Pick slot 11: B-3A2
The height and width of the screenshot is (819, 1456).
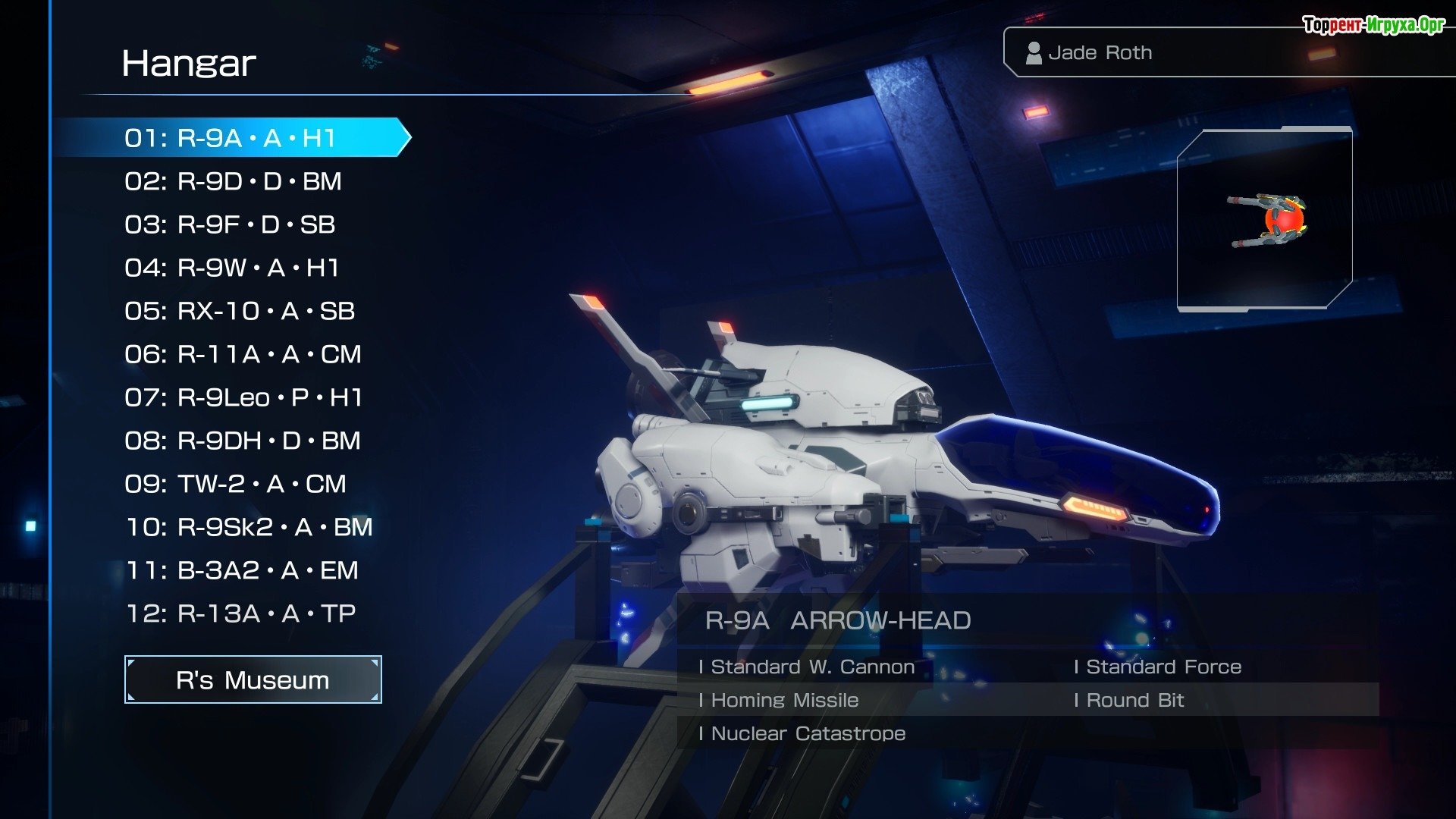point(242,570)
